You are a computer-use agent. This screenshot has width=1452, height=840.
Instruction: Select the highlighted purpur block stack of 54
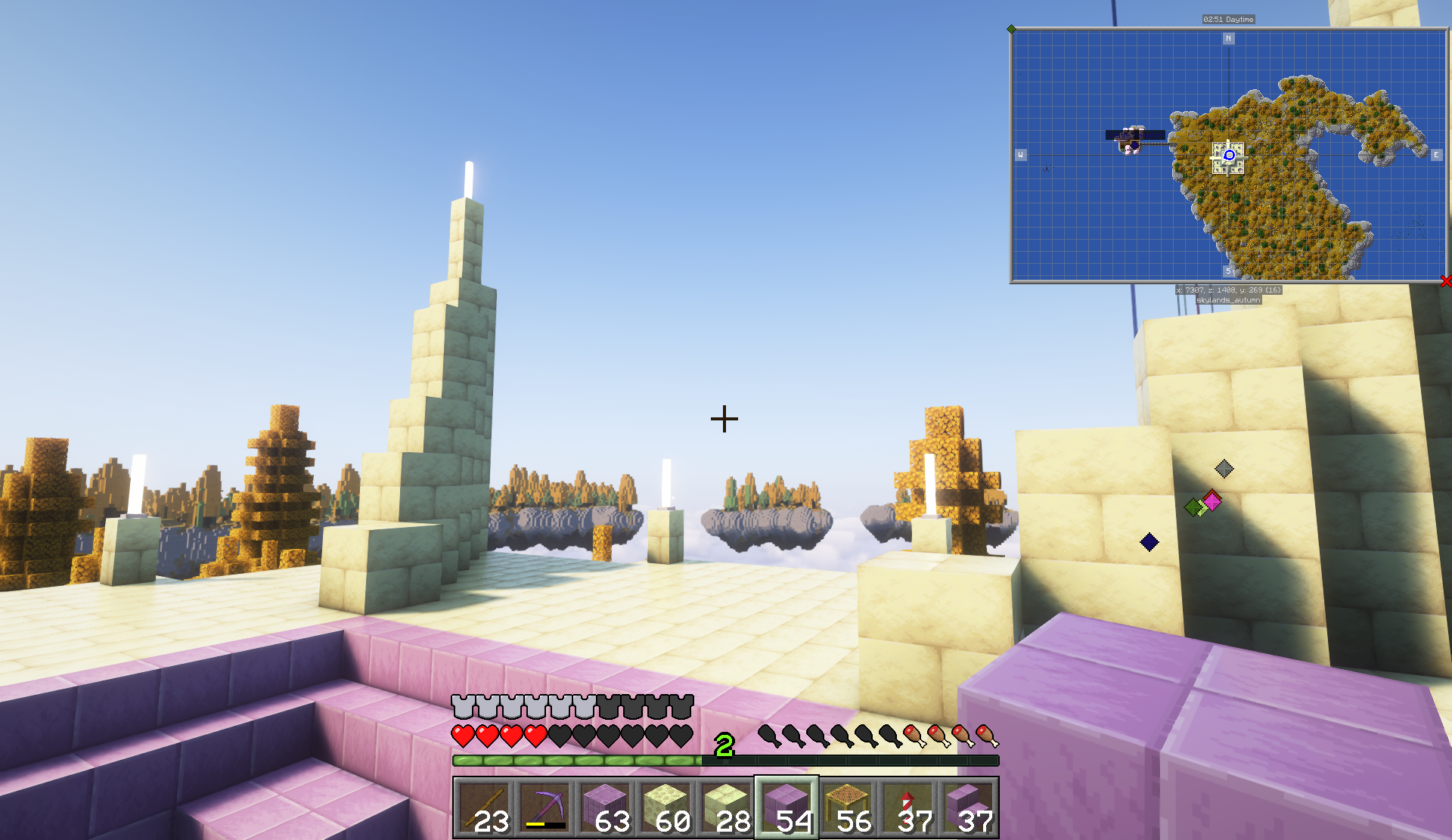[786, 807]
